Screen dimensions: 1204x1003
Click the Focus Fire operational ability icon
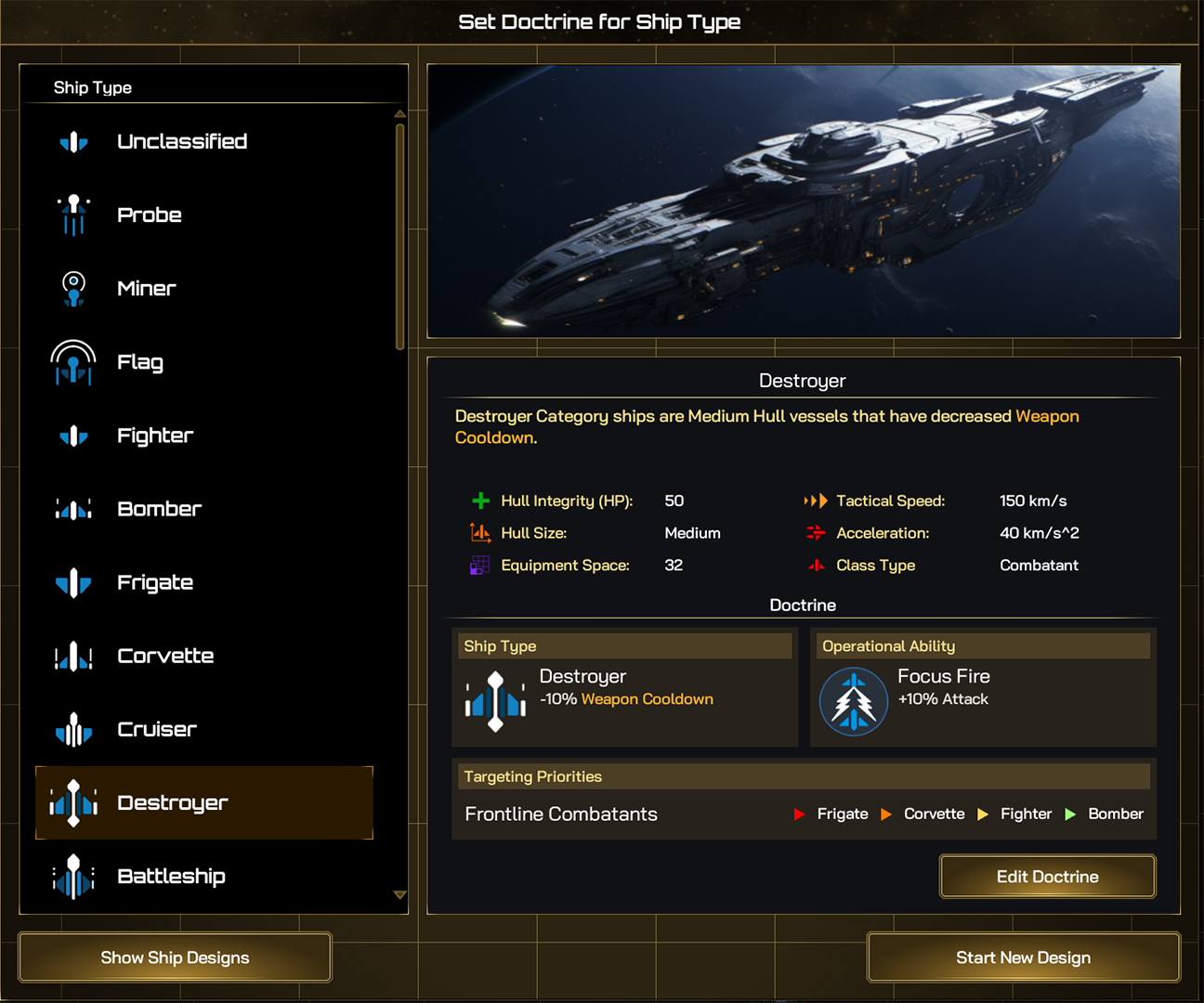click(853, 701)
